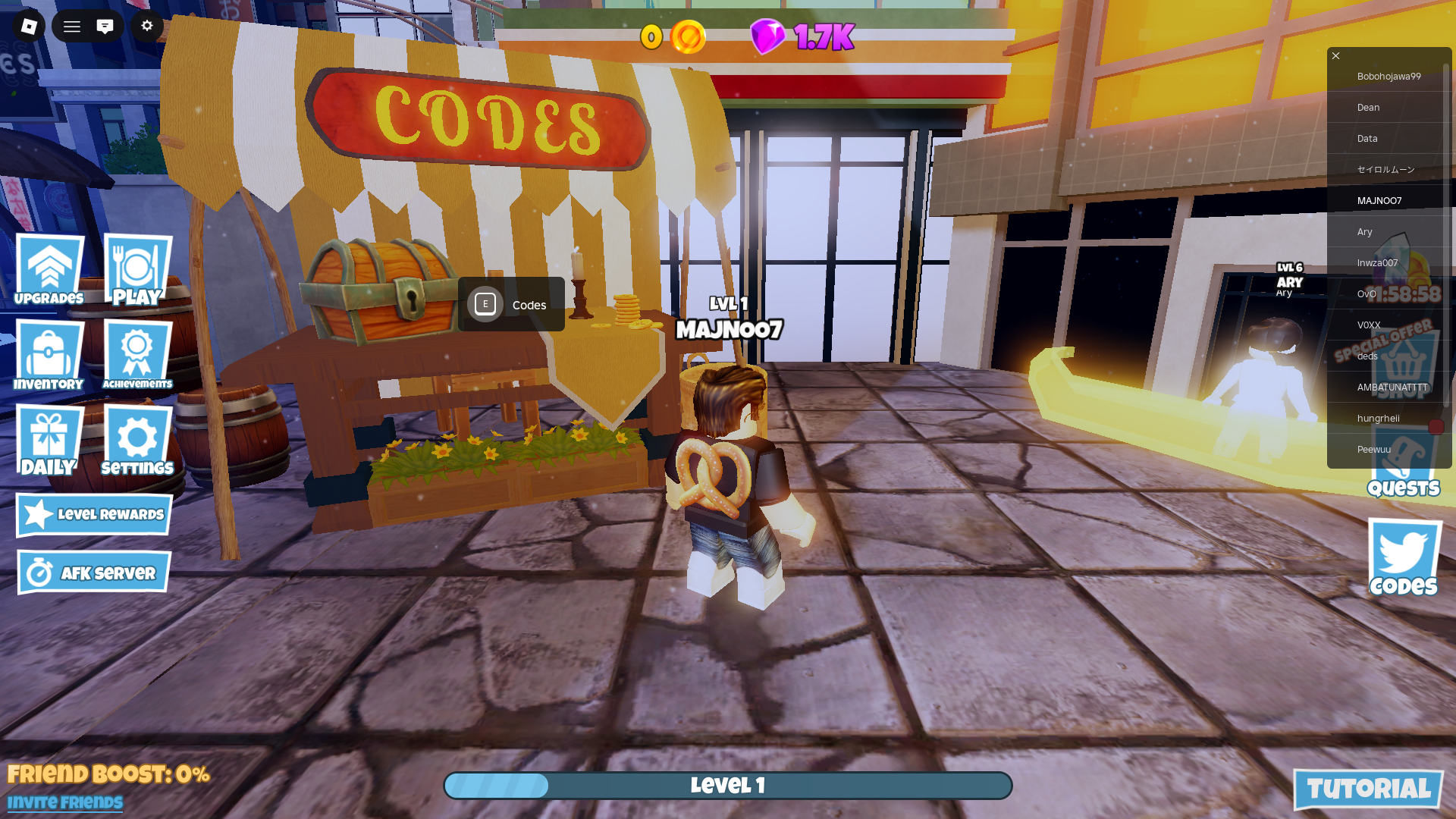This screenshot has width=1456, height=819.
Task: View Level Rewards
Action: pyautogui.click(x=94, y=515)
